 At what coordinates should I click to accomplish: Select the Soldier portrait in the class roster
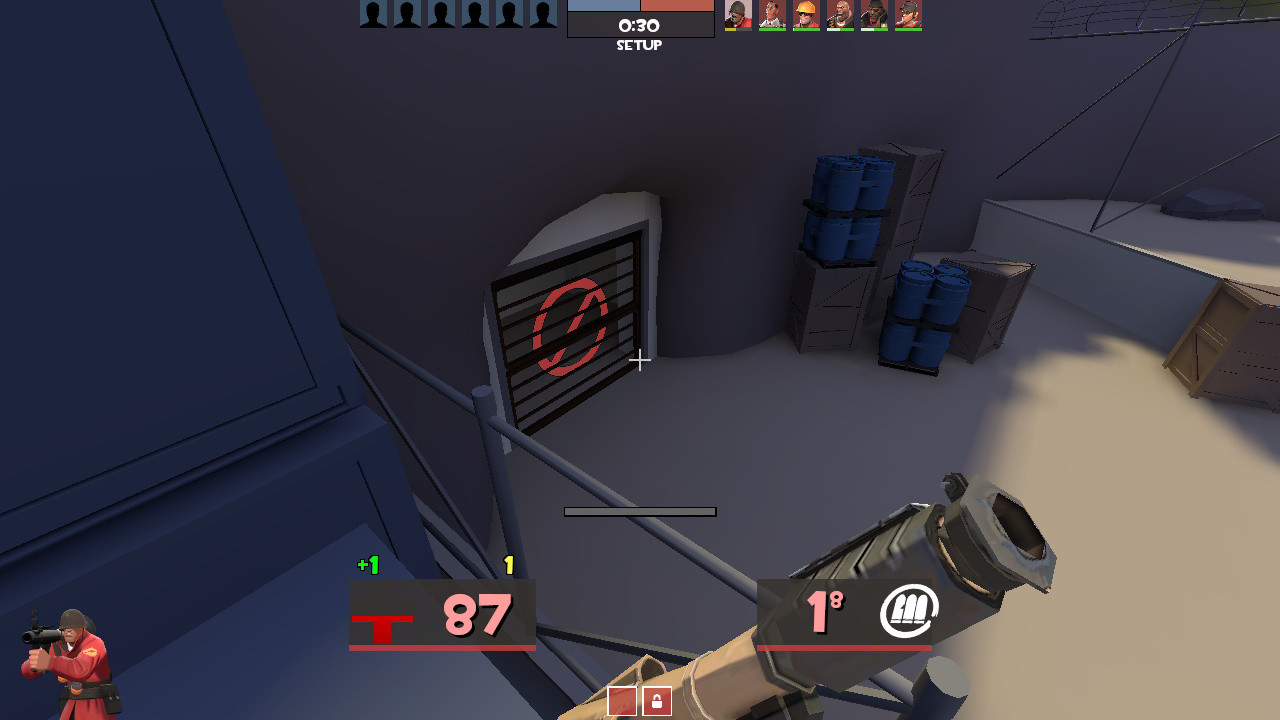click(x=738, y=13)
